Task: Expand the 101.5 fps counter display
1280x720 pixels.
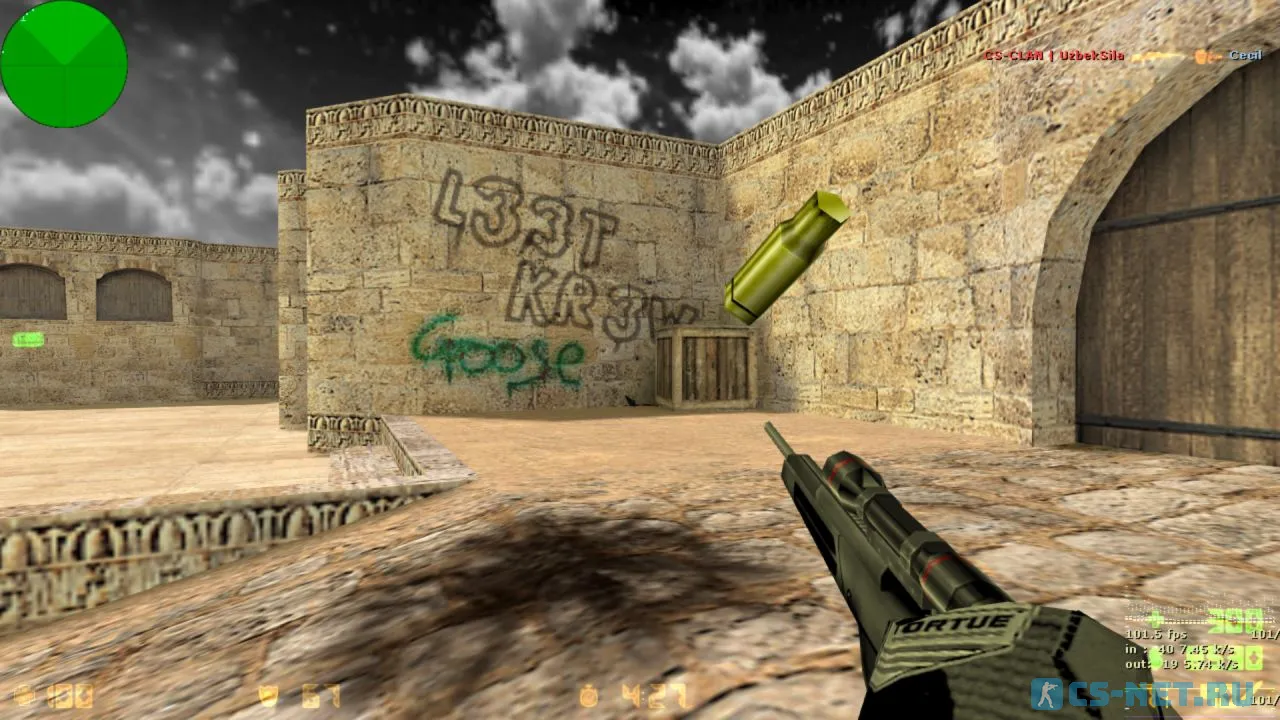Action: point(1157,633)
